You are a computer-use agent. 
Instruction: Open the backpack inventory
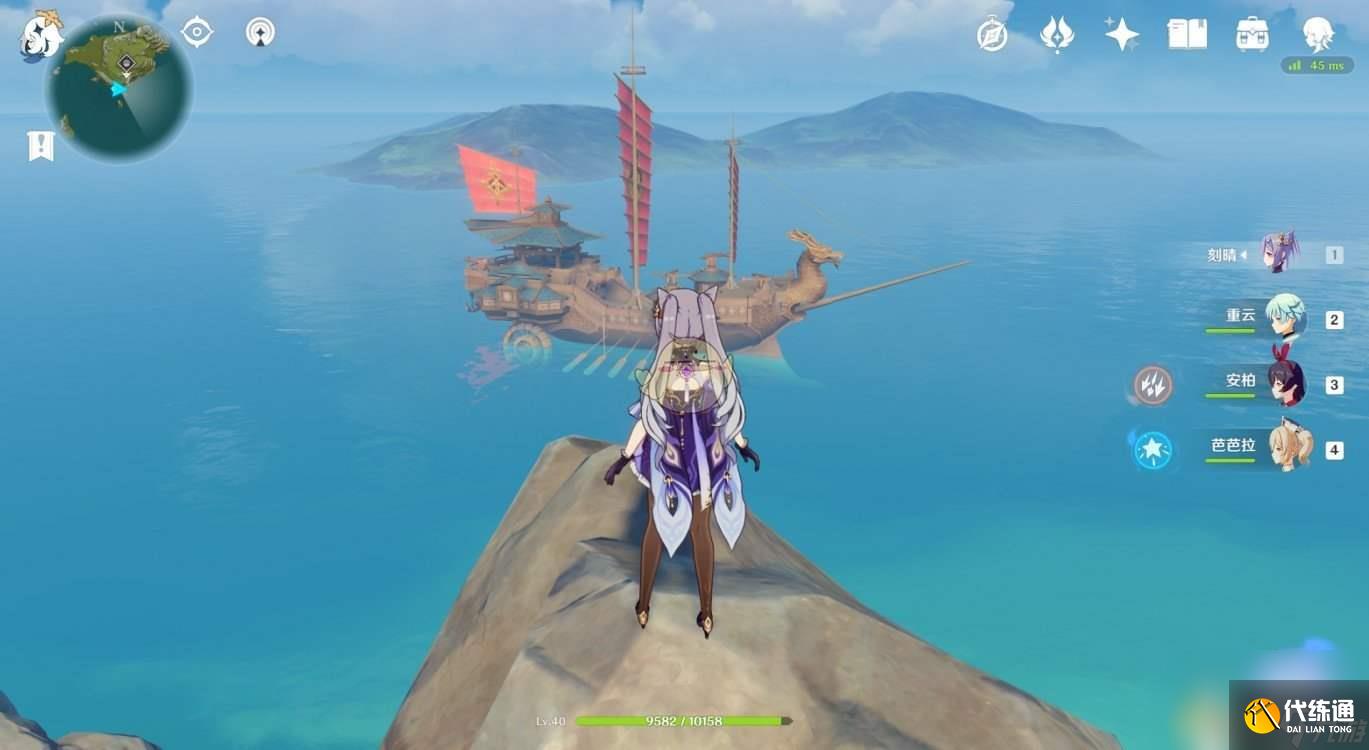(1252, 34)
